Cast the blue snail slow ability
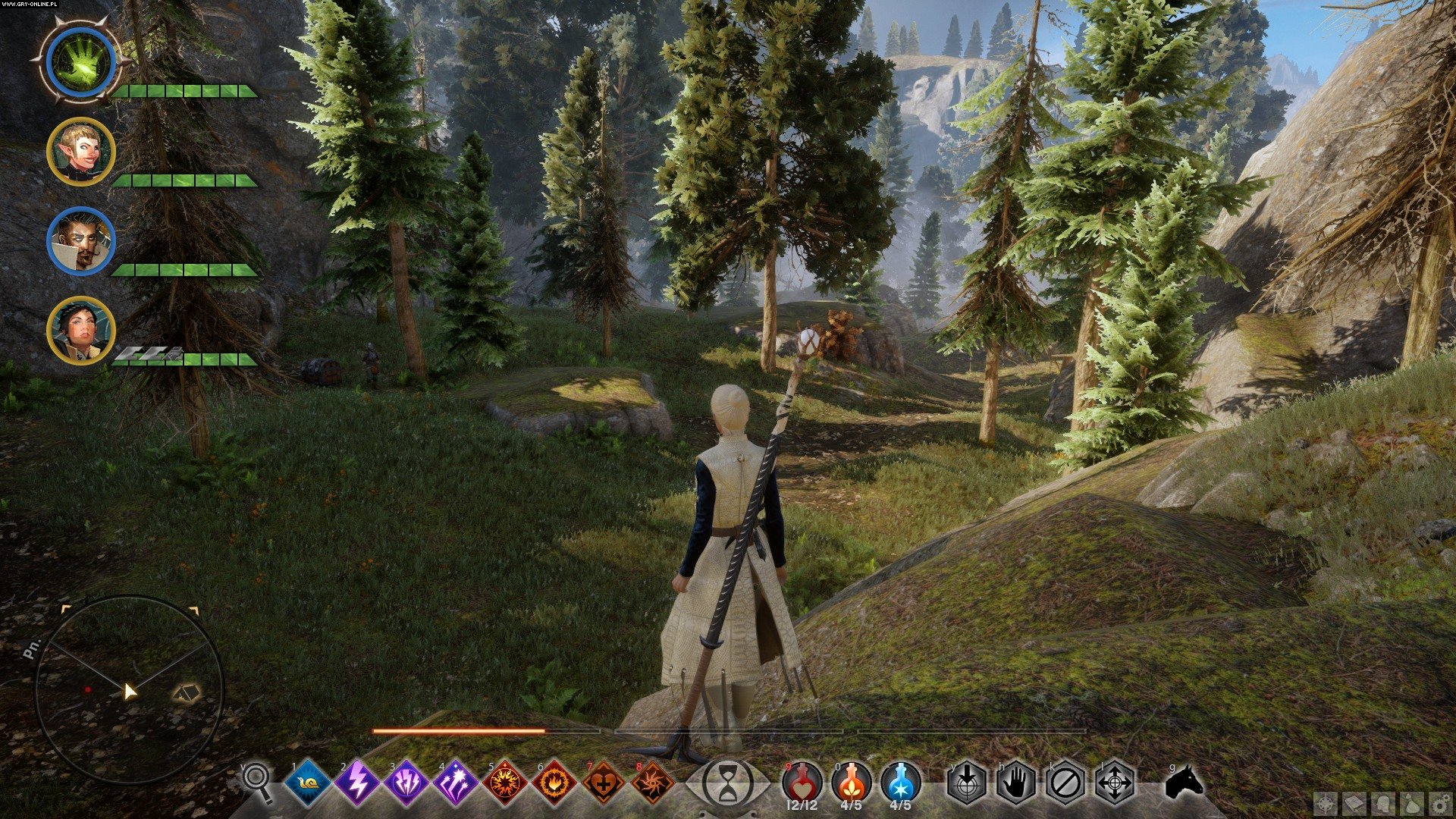 pyautogui.click(x=309, y=782)
